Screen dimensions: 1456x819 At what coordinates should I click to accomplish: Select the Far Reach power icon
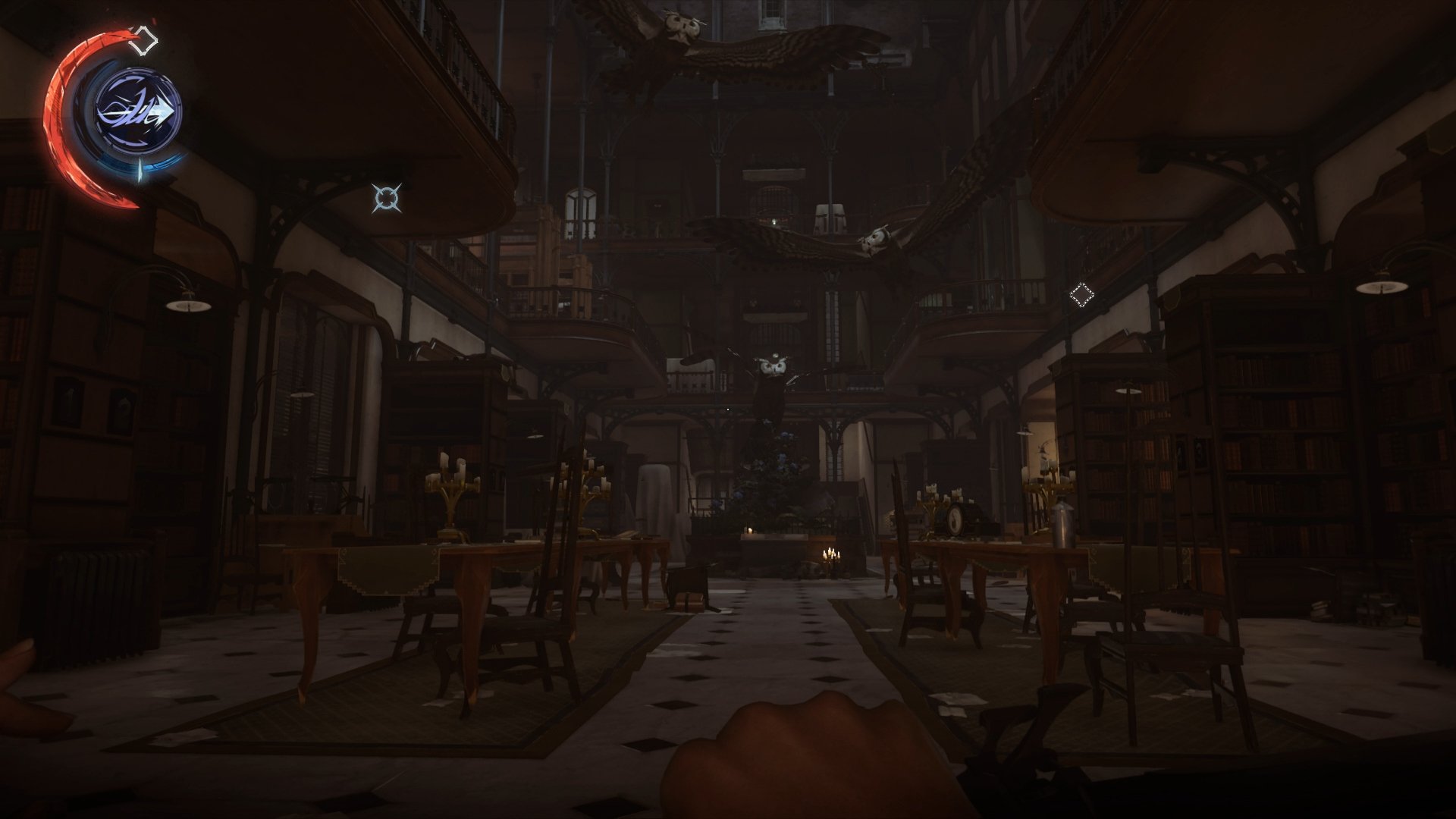pos(136,110)
